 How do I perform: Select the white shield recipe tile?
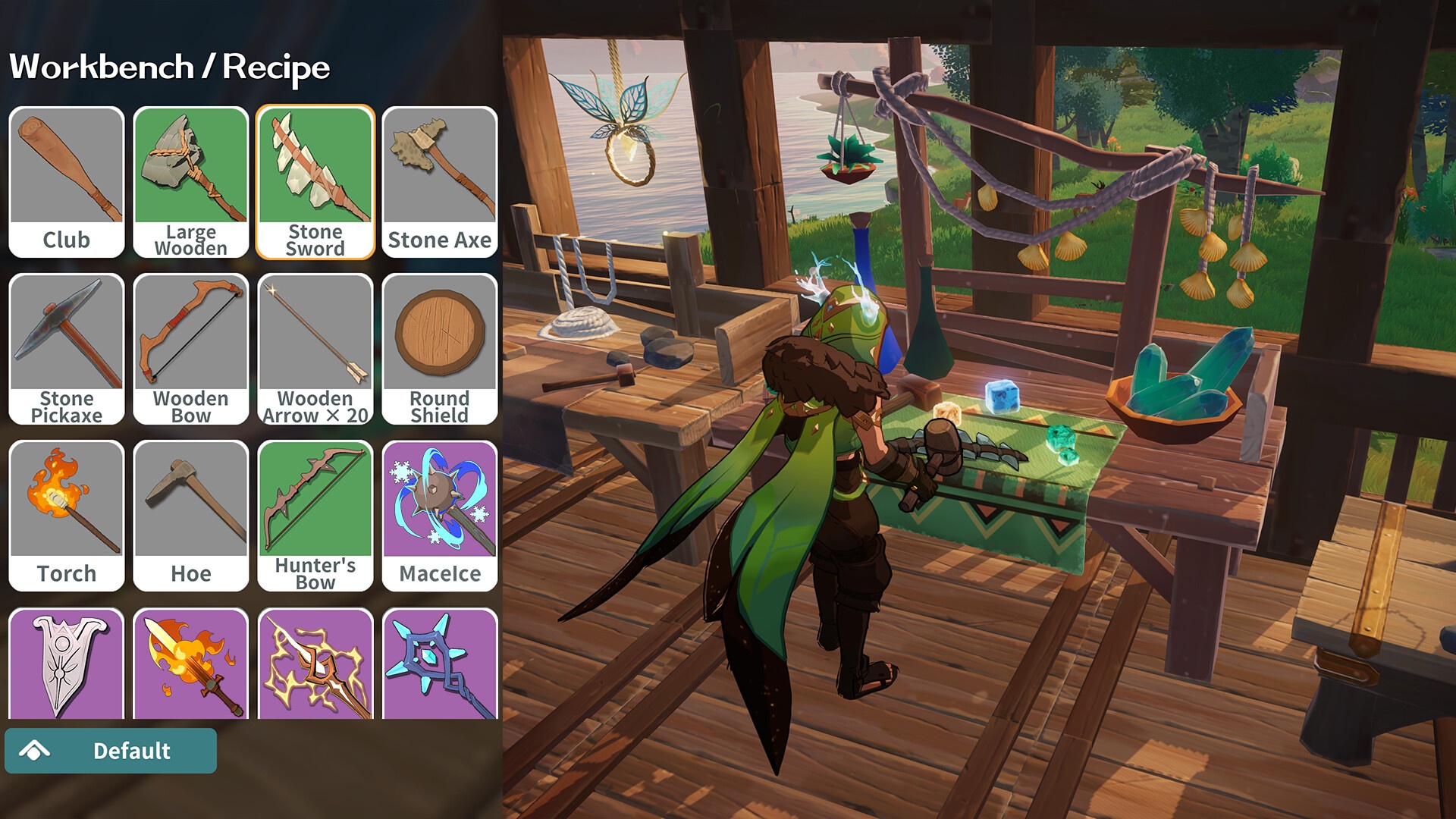[x=67, y=664]
